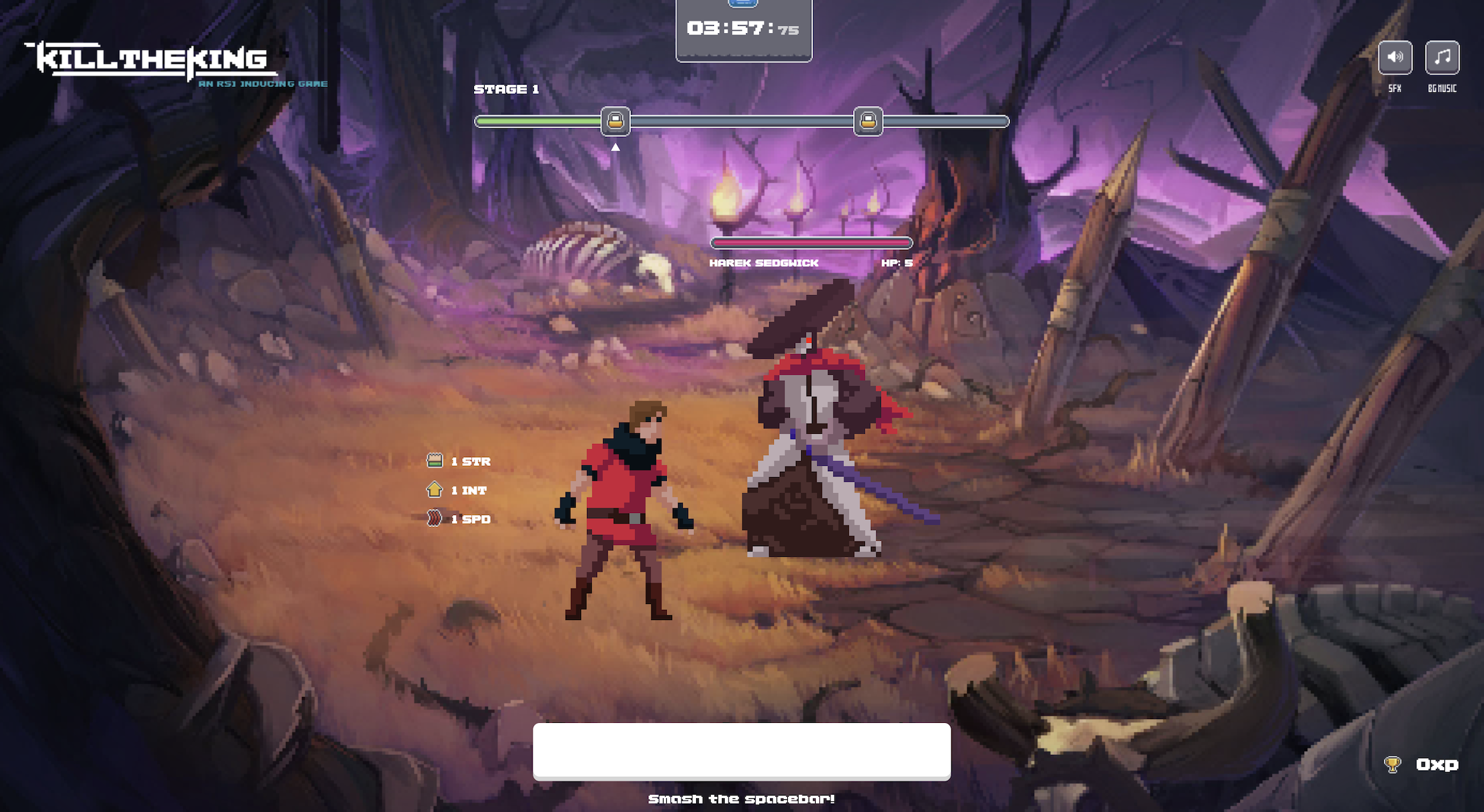
Task: Select the 1 STR meat icon
Action: 433,460
